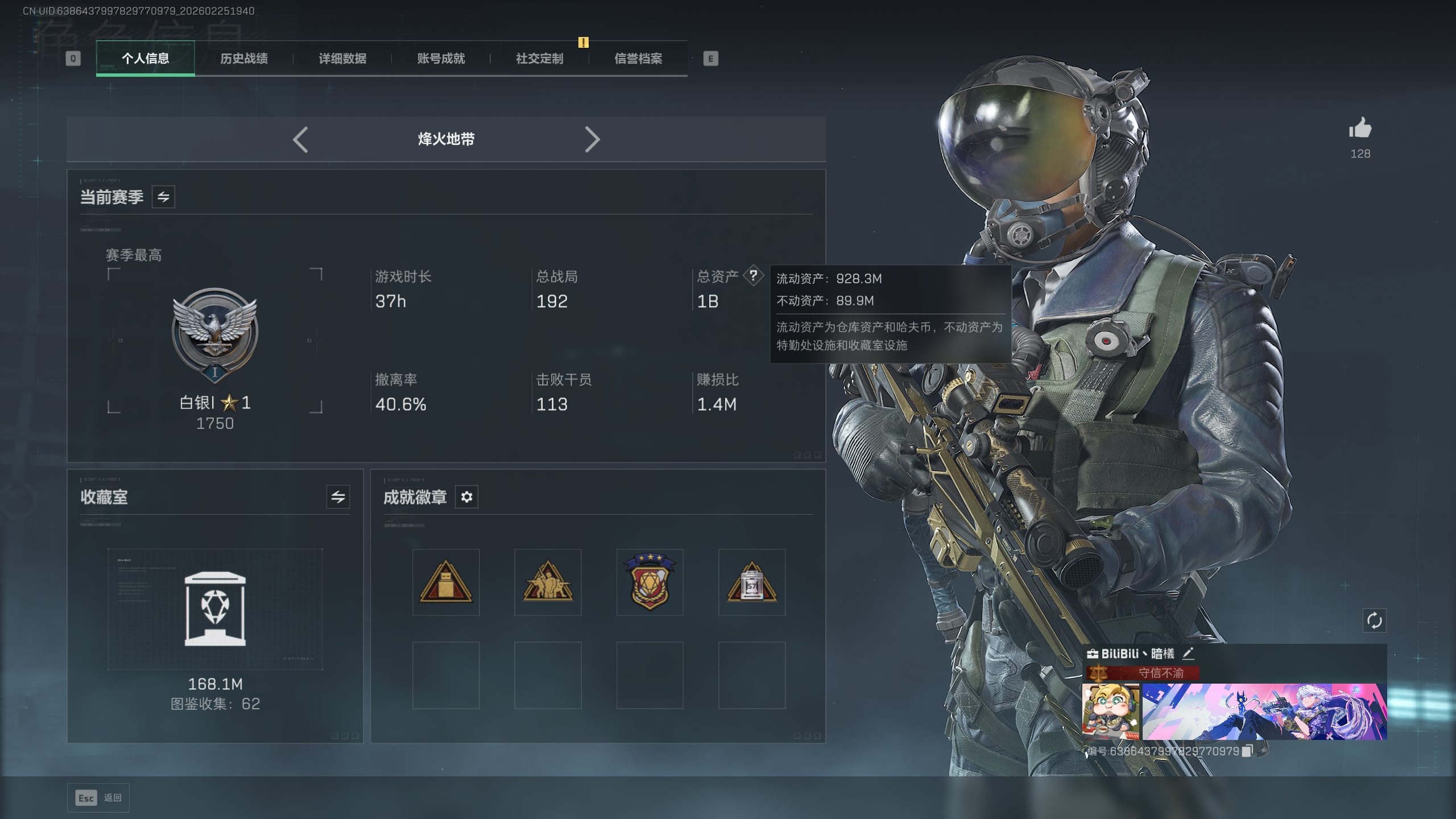Open 成就徽章 gear settings
Viewport: 1456px width, 819px height.
coord(466,497)
